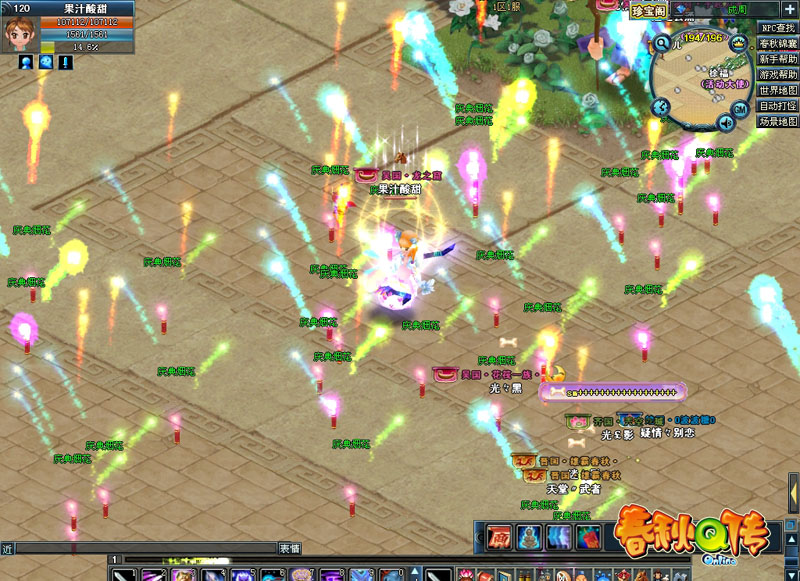Activate the red 雨 skill icon

[x=499, y=537]
